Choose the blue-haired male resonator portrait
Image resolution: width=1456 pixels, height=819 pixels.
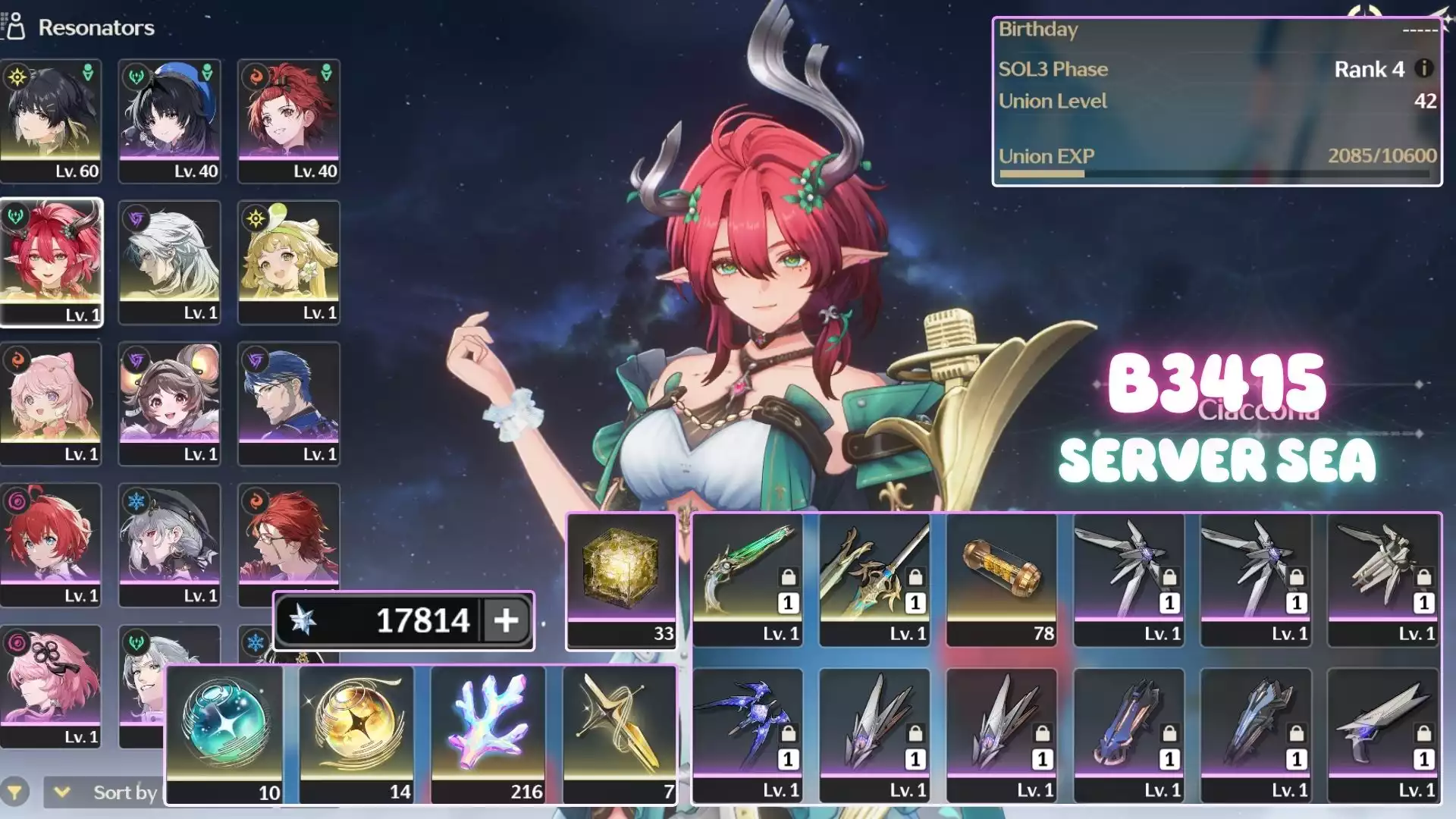pyautogui.click(x=289, y=403)
